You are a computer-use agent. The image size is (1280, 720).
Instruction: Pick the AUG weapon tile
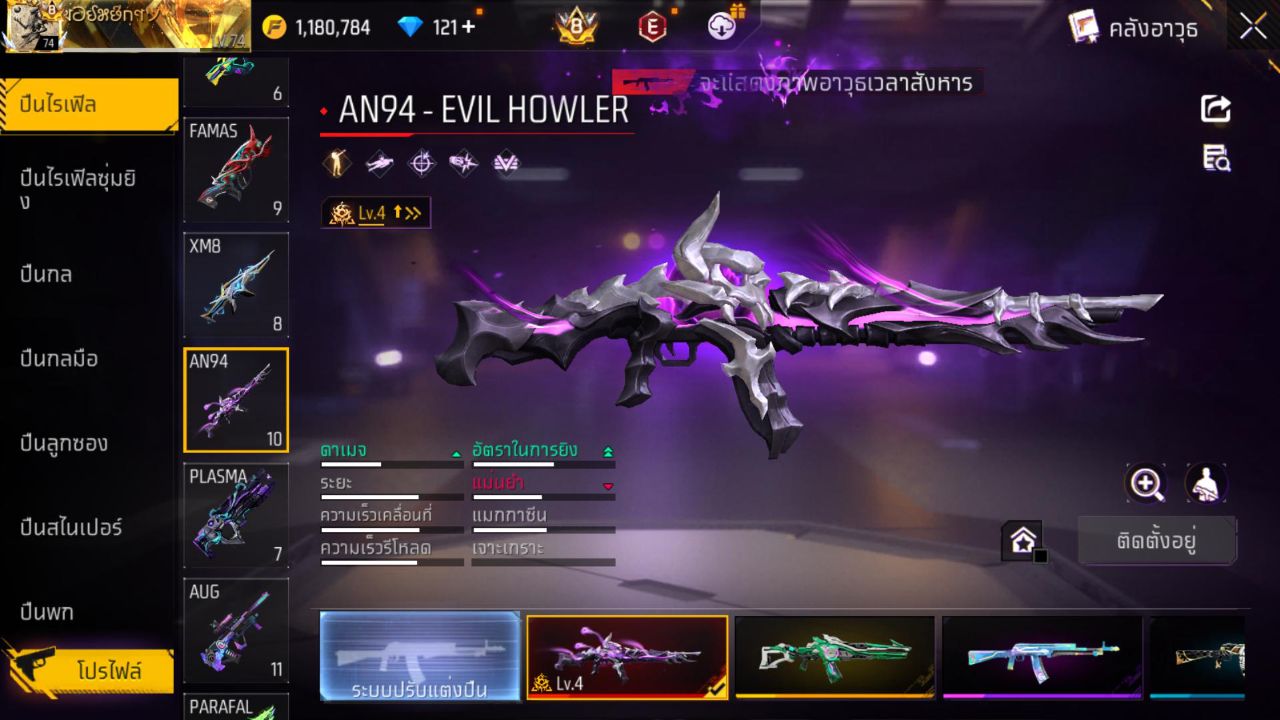[236, 630]
